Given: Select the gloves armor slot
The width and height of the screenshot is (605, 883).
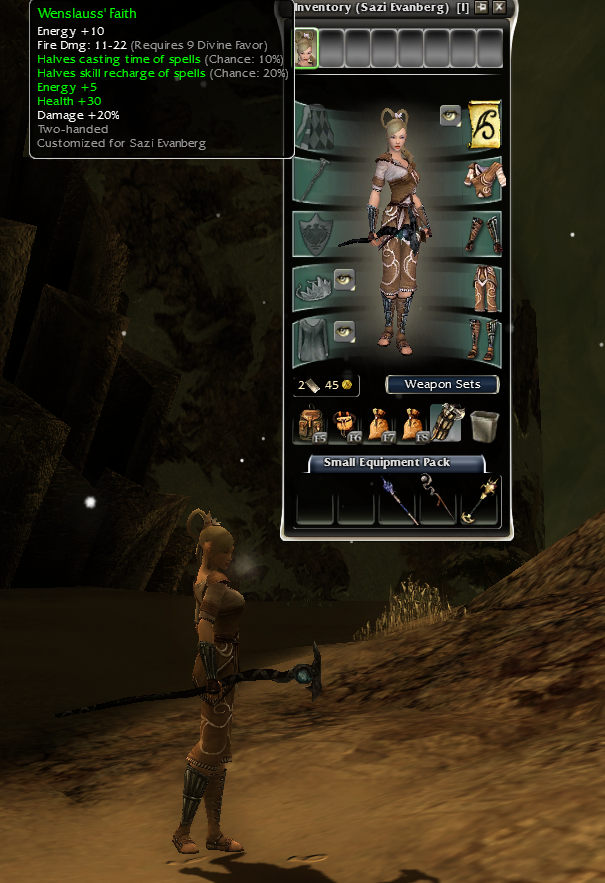Looking at the screenshot, I should [x=484, y=234].
